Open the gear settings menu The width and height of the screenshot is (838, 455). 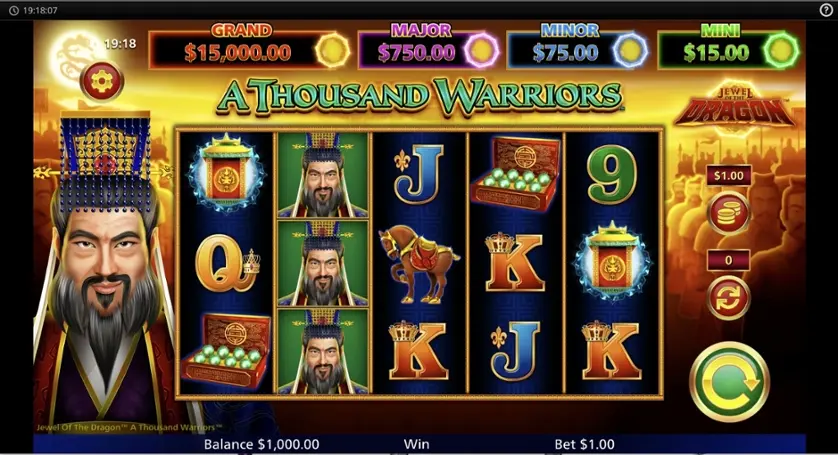pos(102,81)
